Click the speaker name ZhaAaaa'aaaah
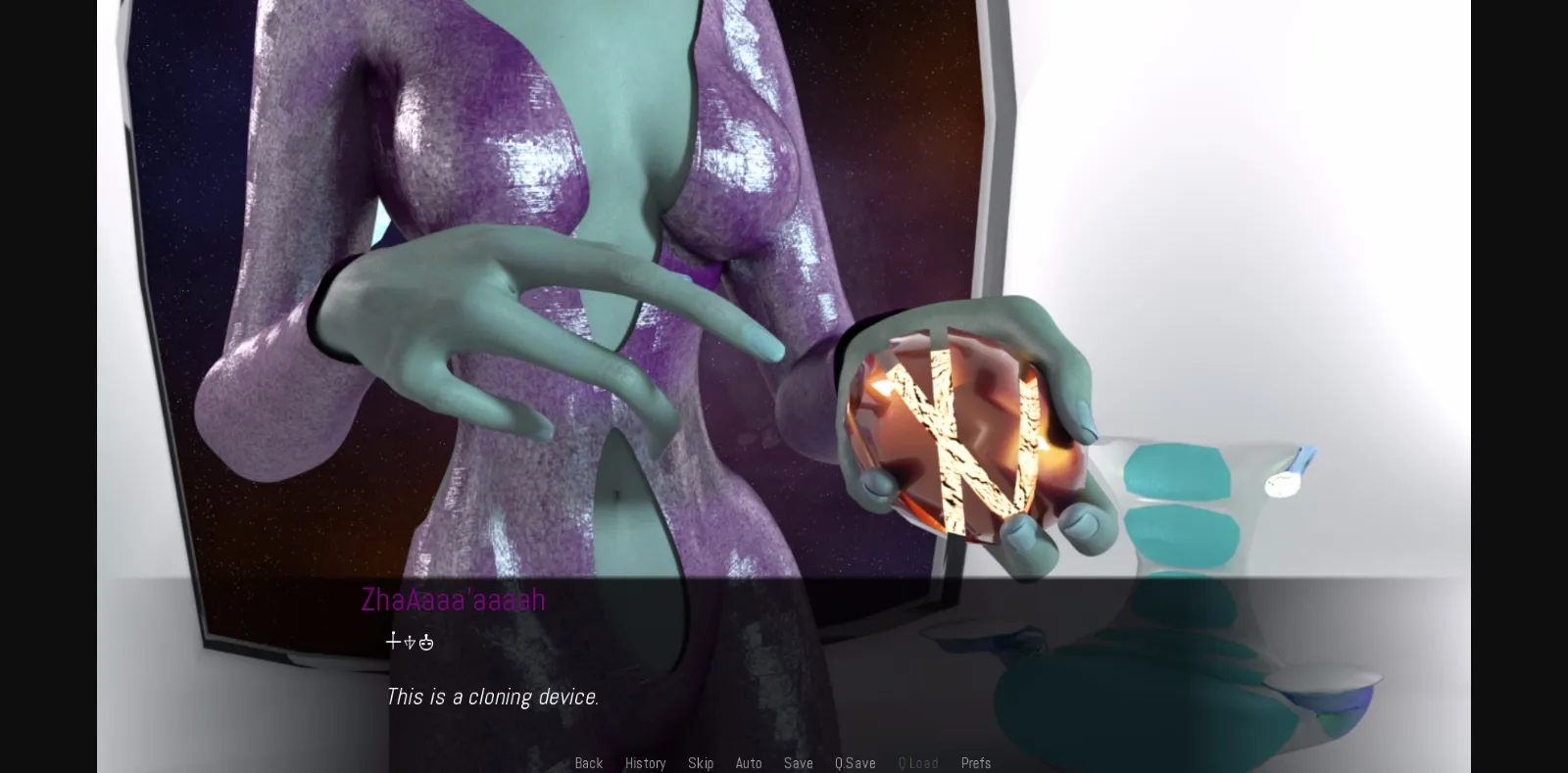The width and height of the screenshot is (1568, 773). coord(453,599)
